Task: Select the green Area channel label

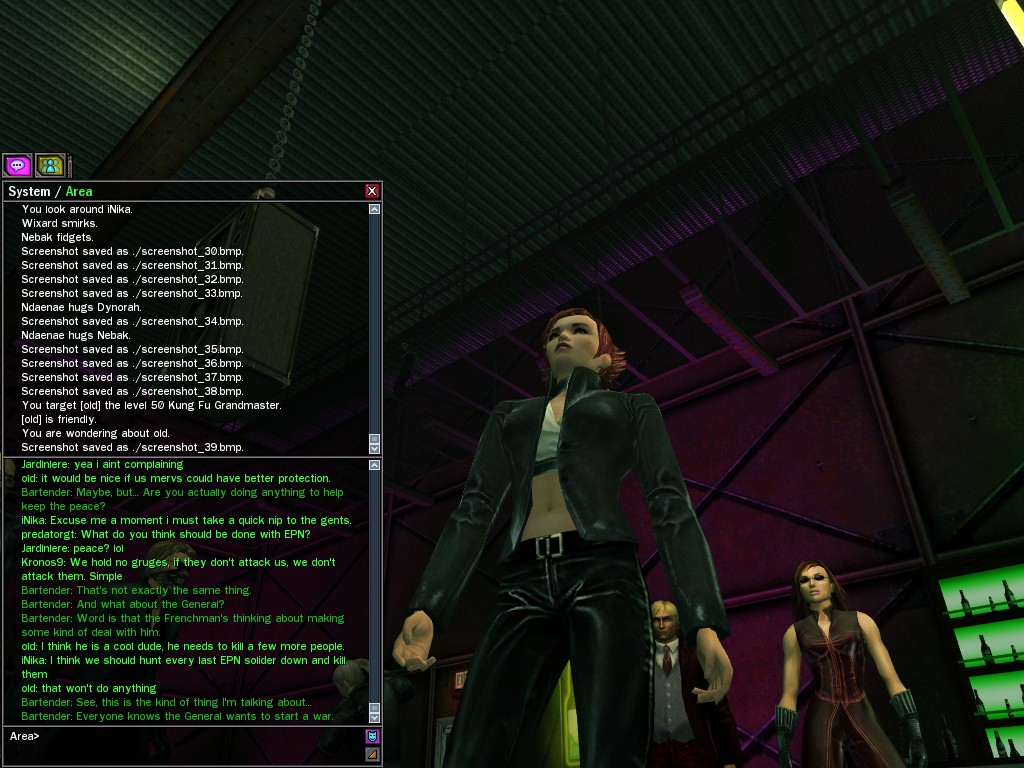Action: click(x=79, y=191)
